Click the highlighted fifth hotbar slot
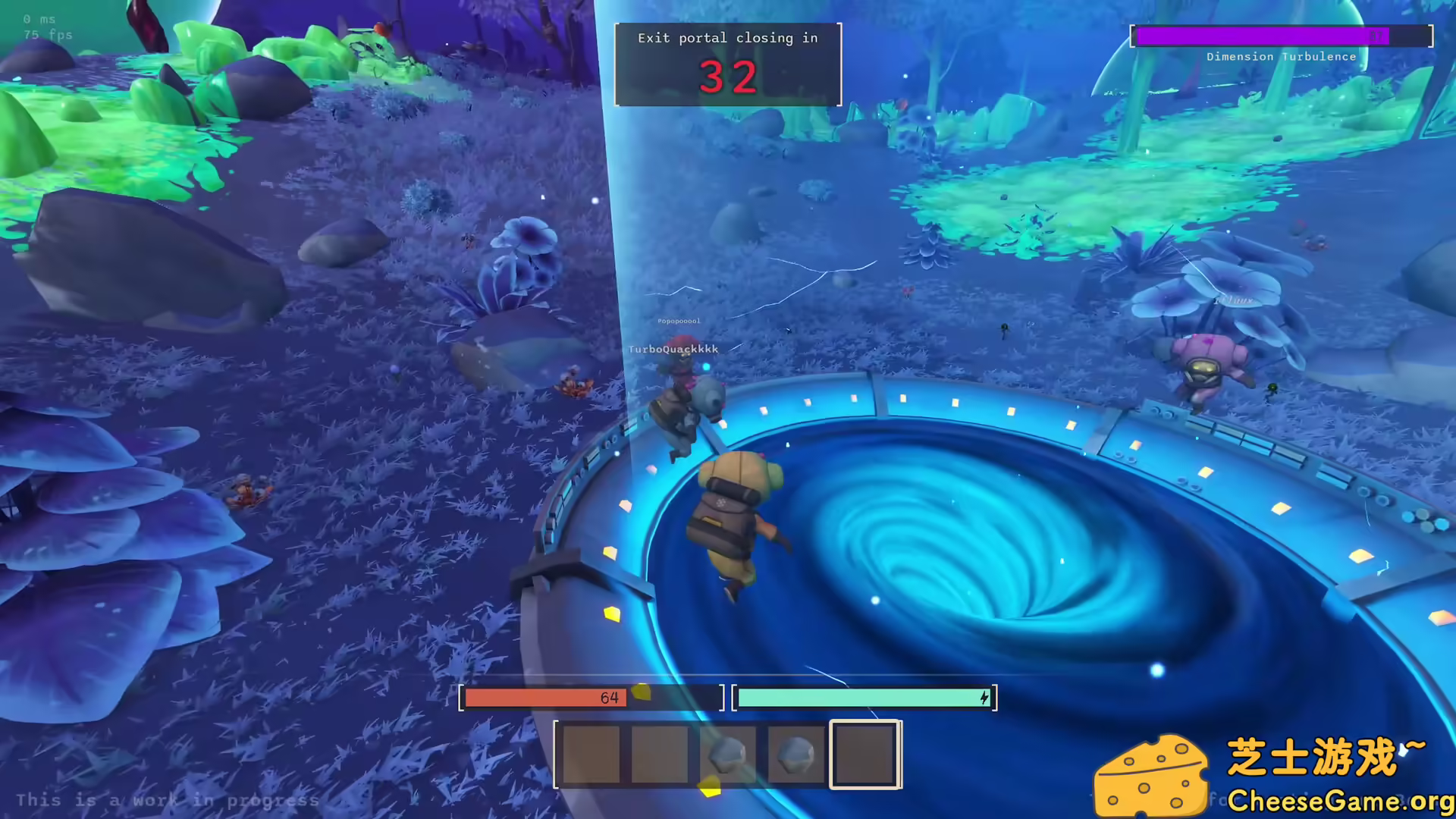Screen dimensions: 1456x819 point(864,753)
